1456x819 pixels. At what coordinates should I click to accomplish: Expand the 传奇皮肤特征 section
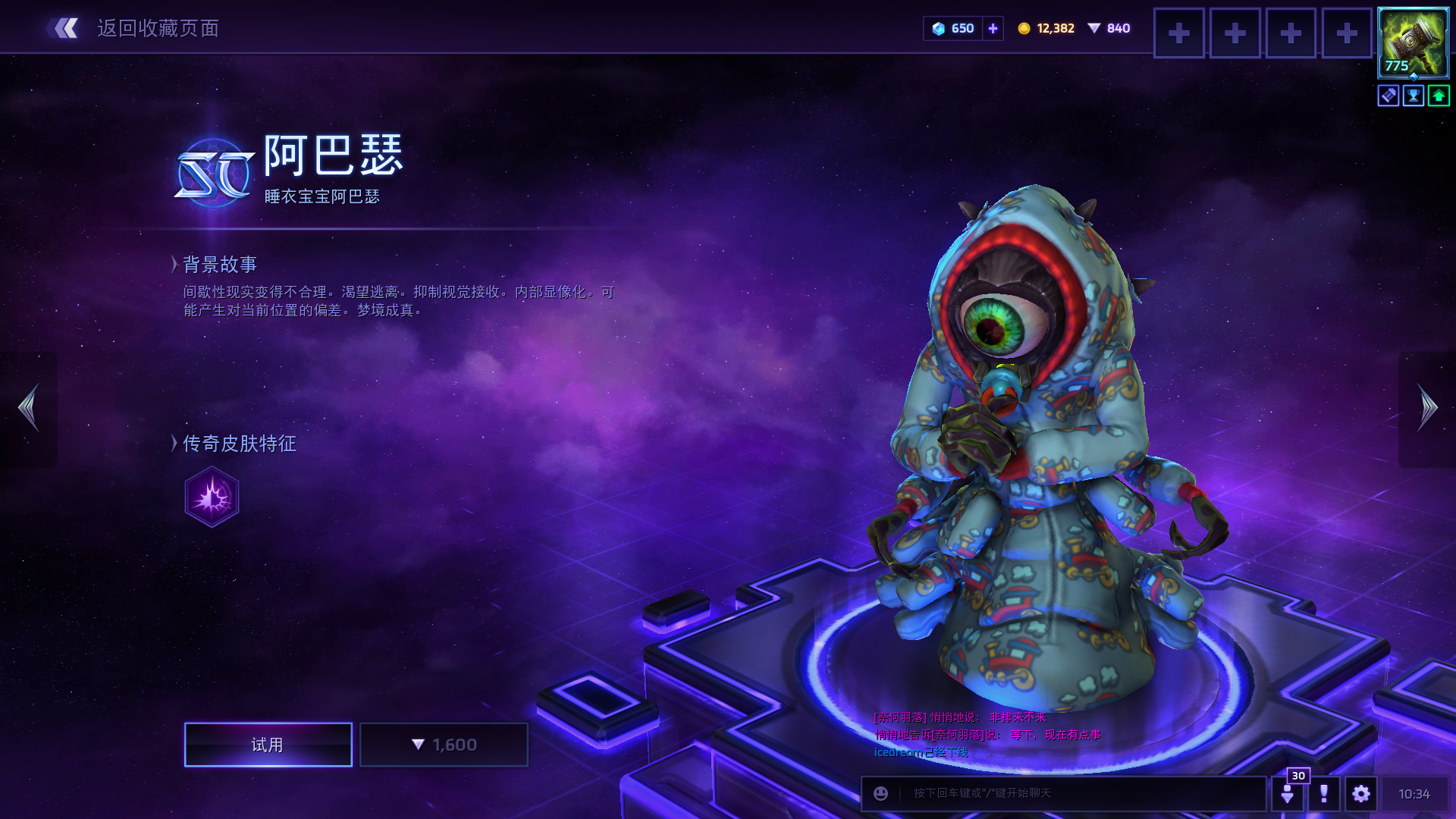[x=238, y=444]
